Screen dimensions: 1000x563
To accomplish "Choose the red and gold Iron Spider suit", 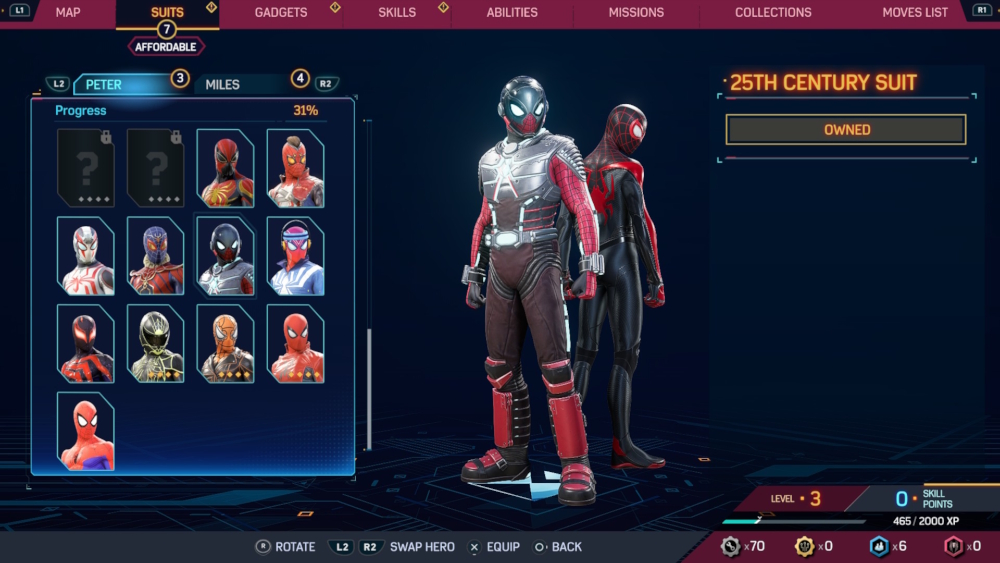I will (225, 168).
